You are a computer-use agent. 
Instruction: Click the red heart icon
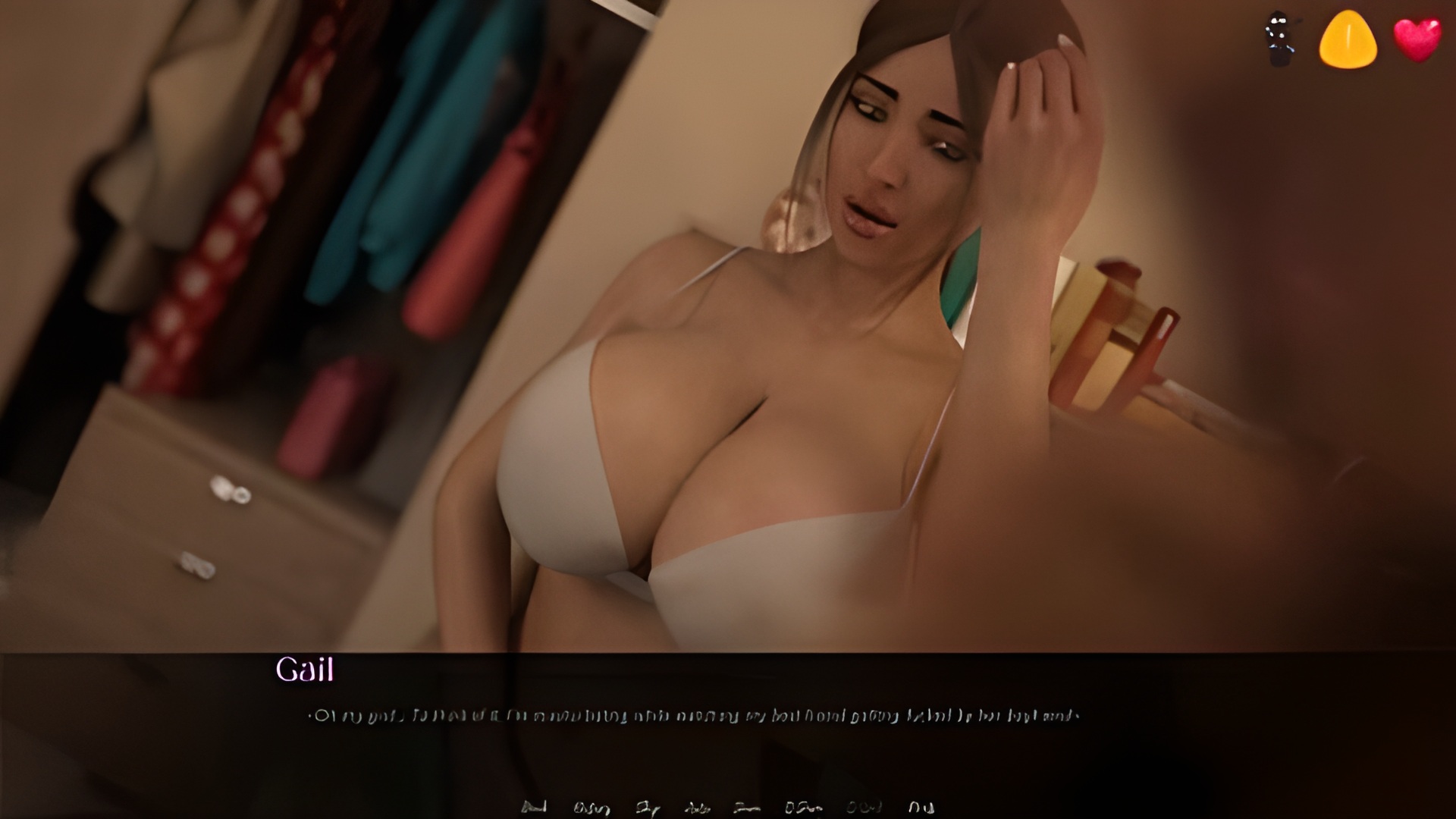click(x=1417, y=39)
